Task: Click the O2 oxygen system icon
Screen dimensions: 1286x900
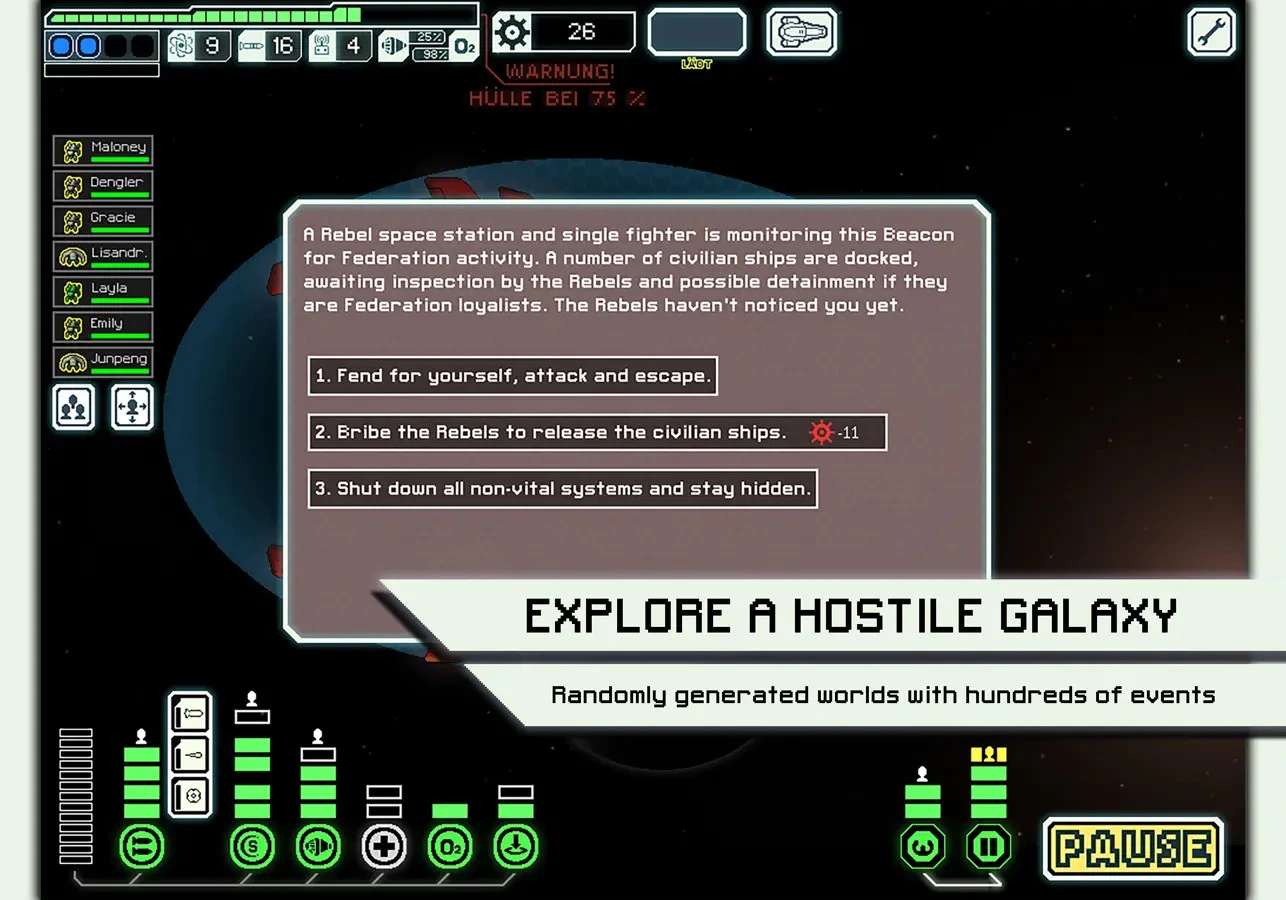Action: 450,848
